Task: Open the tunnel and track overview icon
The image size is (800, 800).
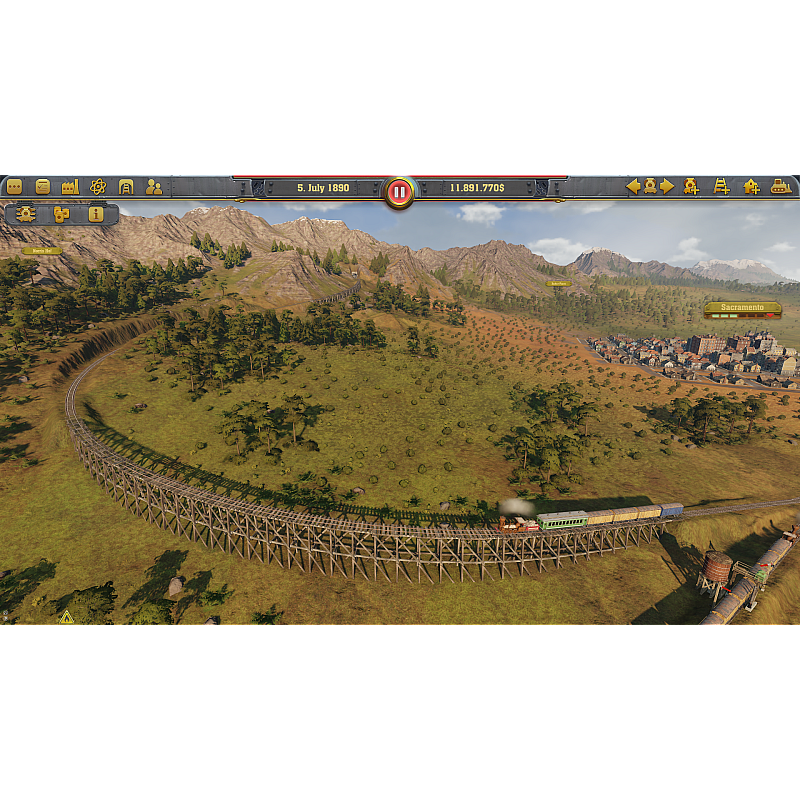Action: tap(126, 186)
